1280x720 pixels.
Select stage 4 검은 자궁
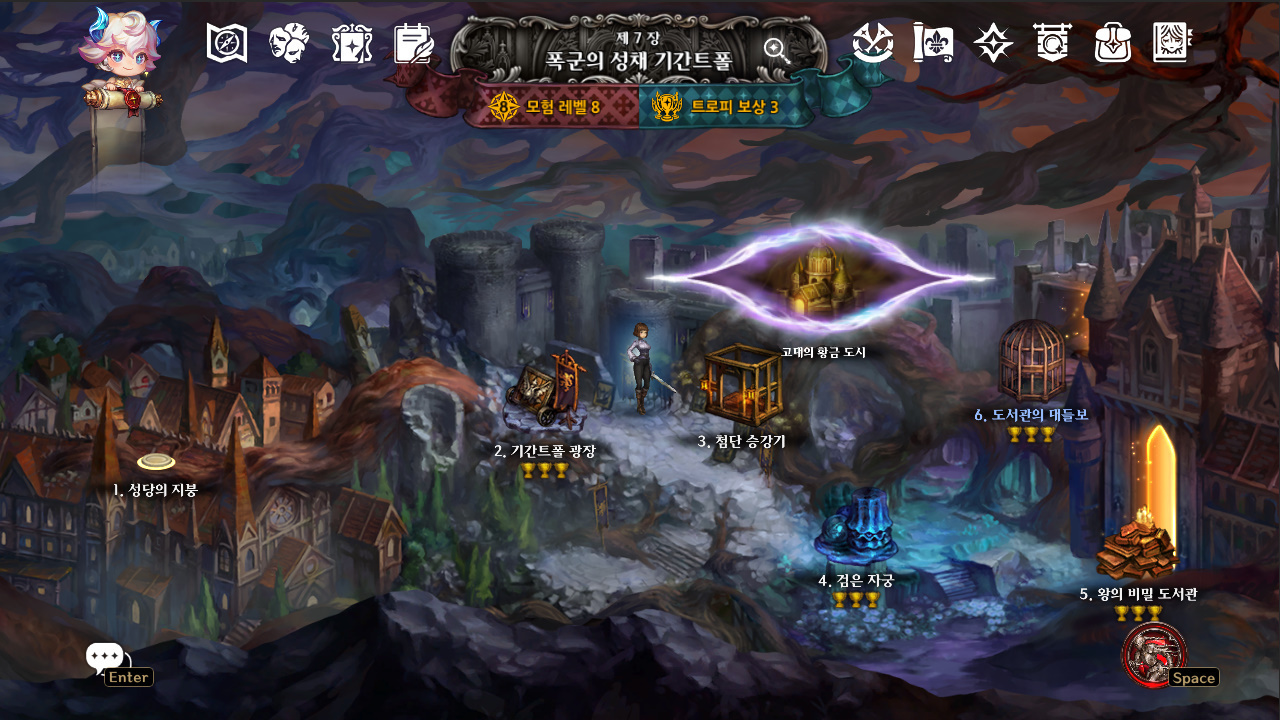pyautogui.click(x=855, y=528)
